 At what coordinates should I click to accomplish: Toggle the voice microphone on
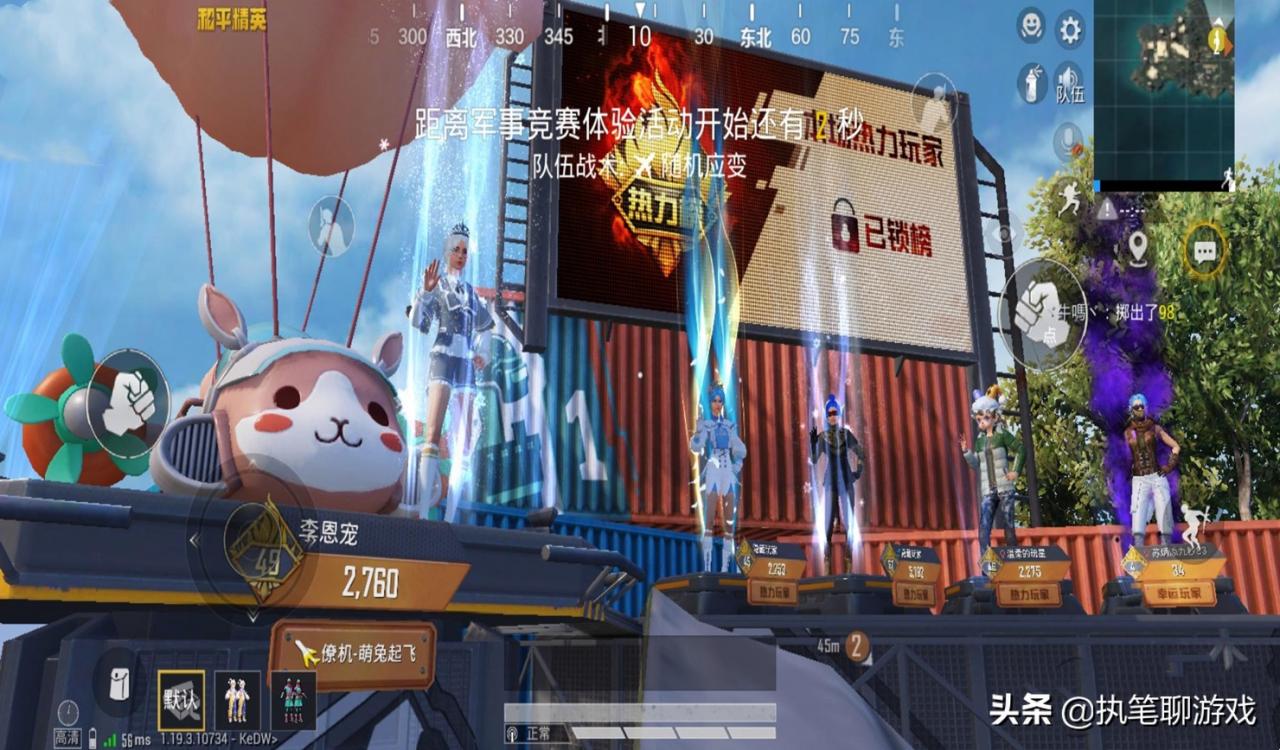(1067, 140)
